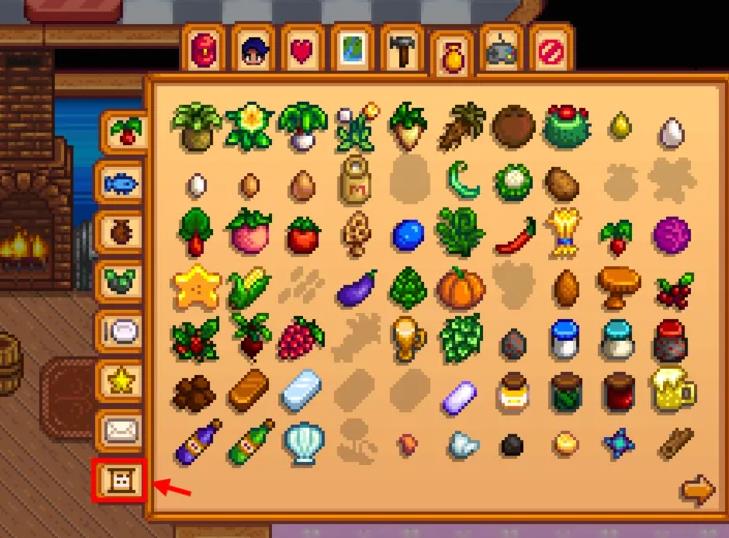The height and width of the screenshot is (538, 729).
Task: View the letters envelope collection
Action: coord(120,430)
